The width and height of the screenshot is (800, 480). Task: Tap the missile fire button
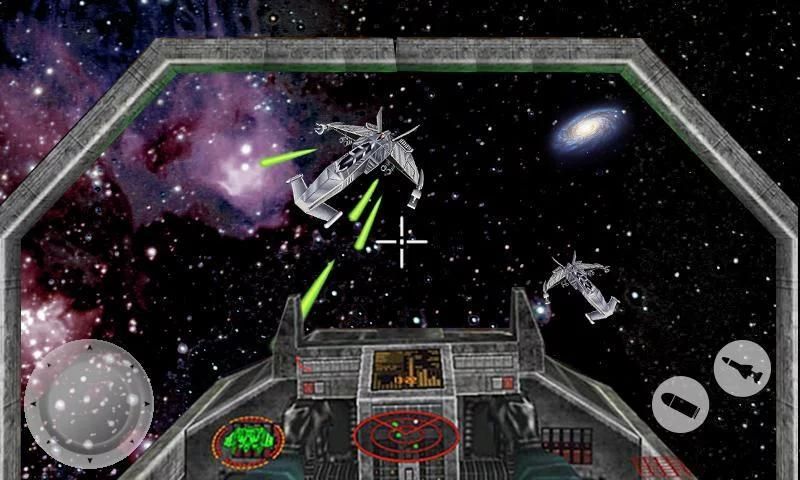[x=742, y=368]
